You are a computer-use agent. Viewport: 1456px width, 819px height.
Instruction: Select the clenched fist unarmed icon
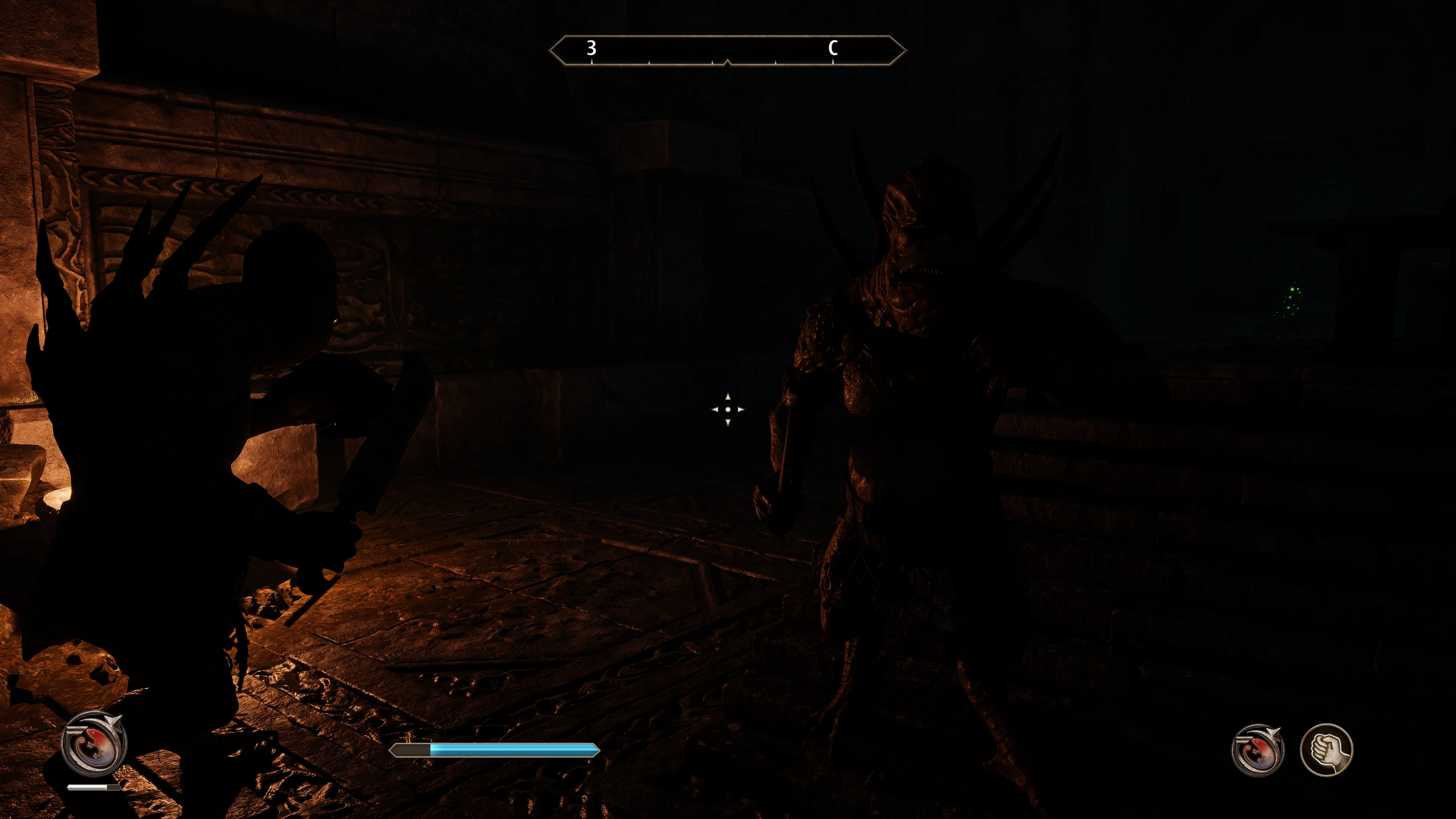click(x=1326, y=750)
